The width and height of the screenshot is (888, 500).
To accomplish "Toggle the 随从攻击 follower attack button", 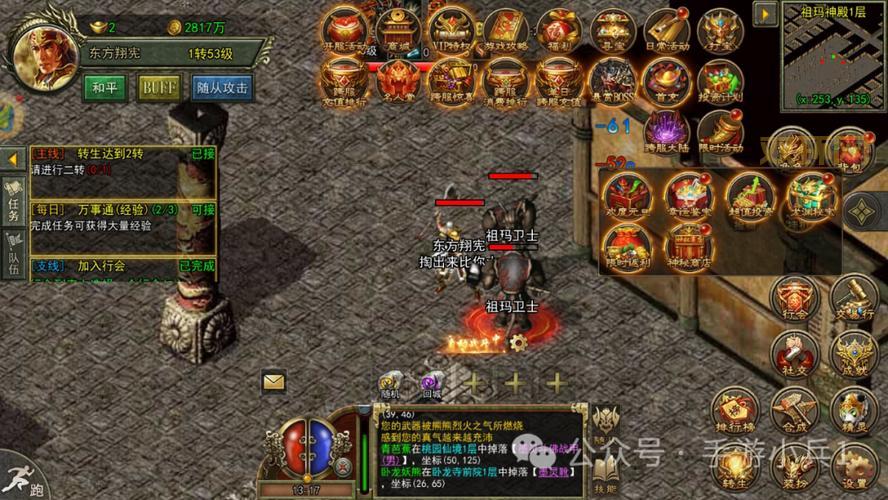I will coord(223,86).
